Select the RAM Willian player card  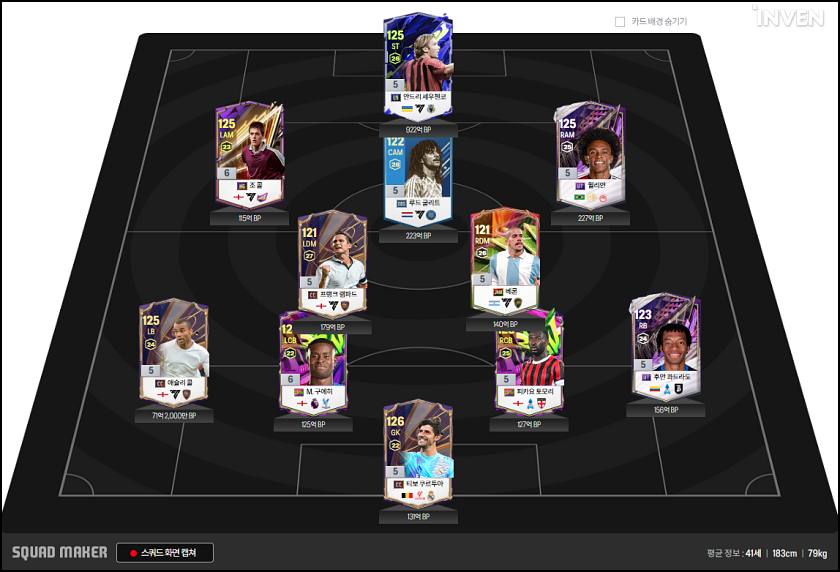(x=589, y=155)
